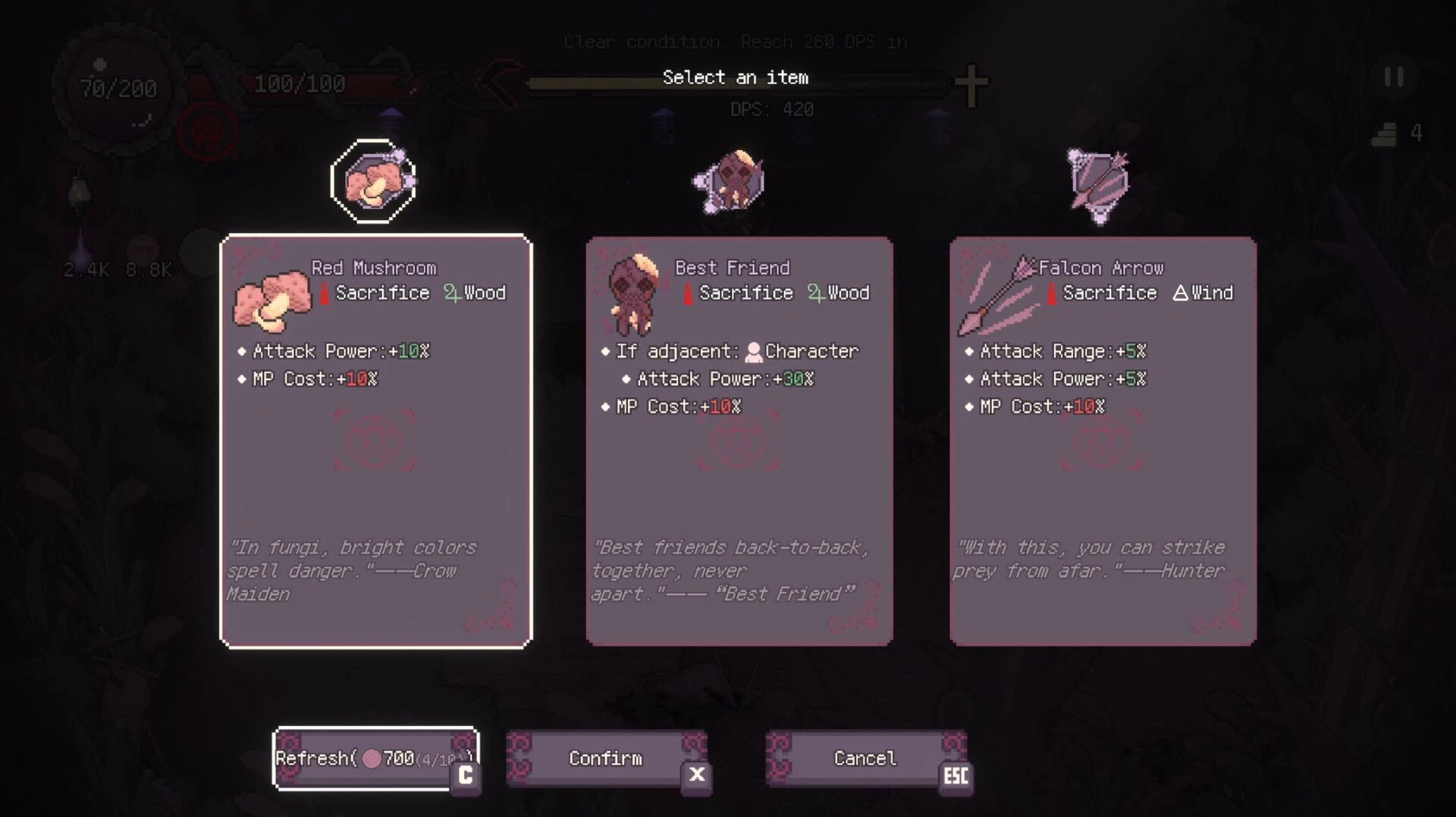Click the Wood element icon on the Best Friend card

pos(817,293)
